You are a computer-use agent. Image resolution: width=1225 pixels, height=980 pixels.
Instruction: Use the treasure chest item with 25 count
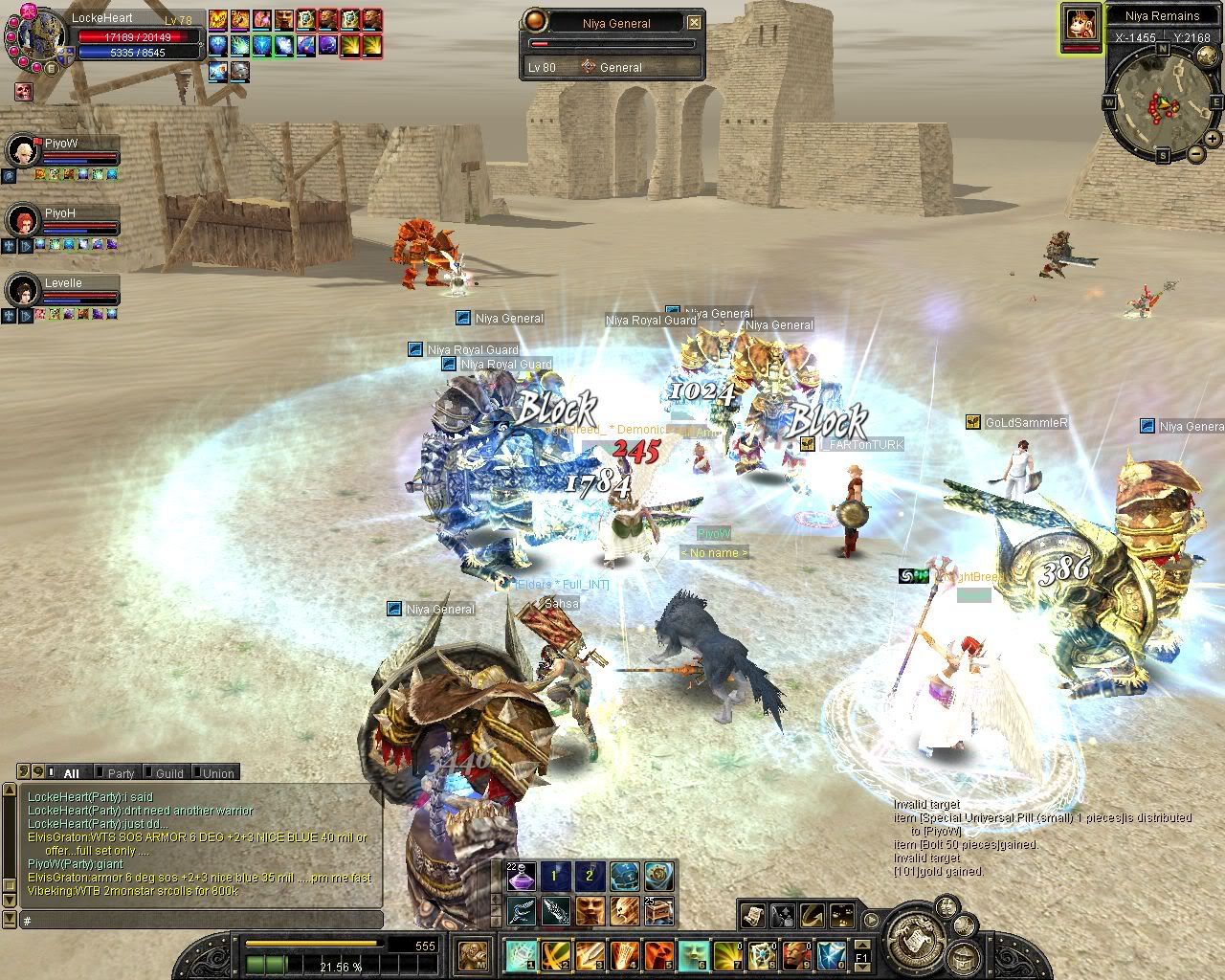click(658, 910)
